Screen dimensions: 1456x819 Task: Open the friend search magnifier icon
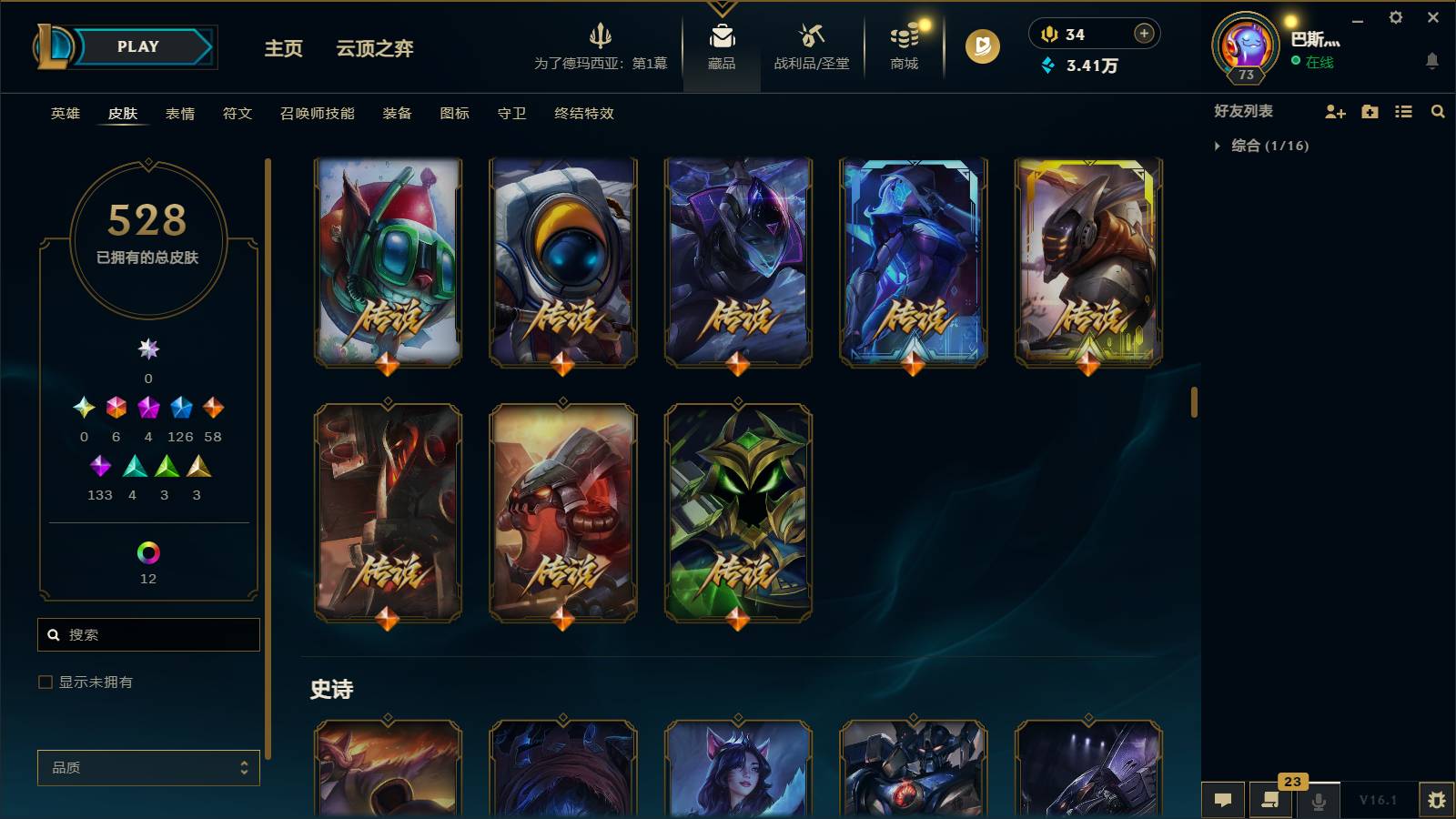coord(1438,112)
